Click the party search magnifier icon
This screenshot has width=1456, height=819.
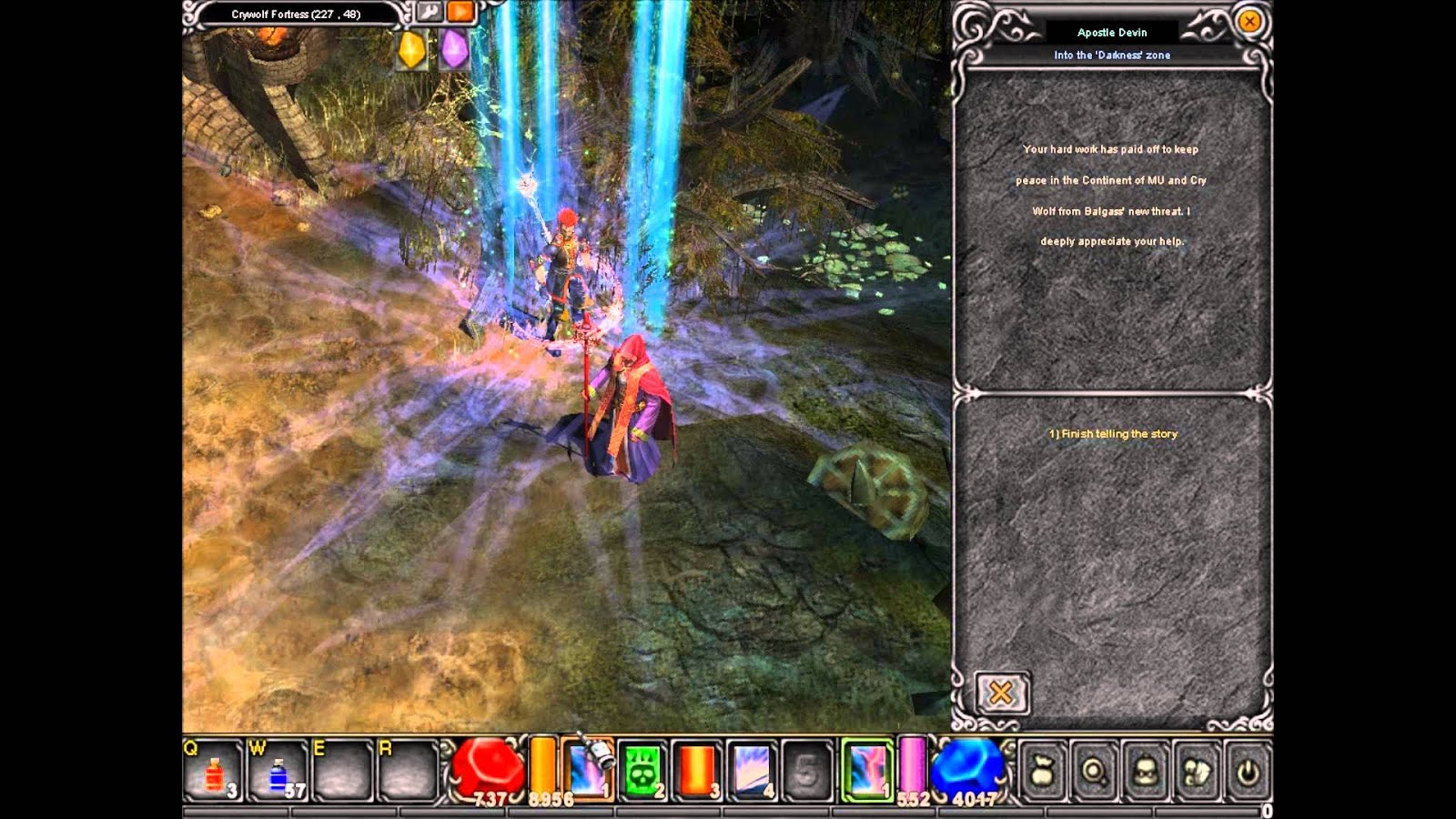1095,770
